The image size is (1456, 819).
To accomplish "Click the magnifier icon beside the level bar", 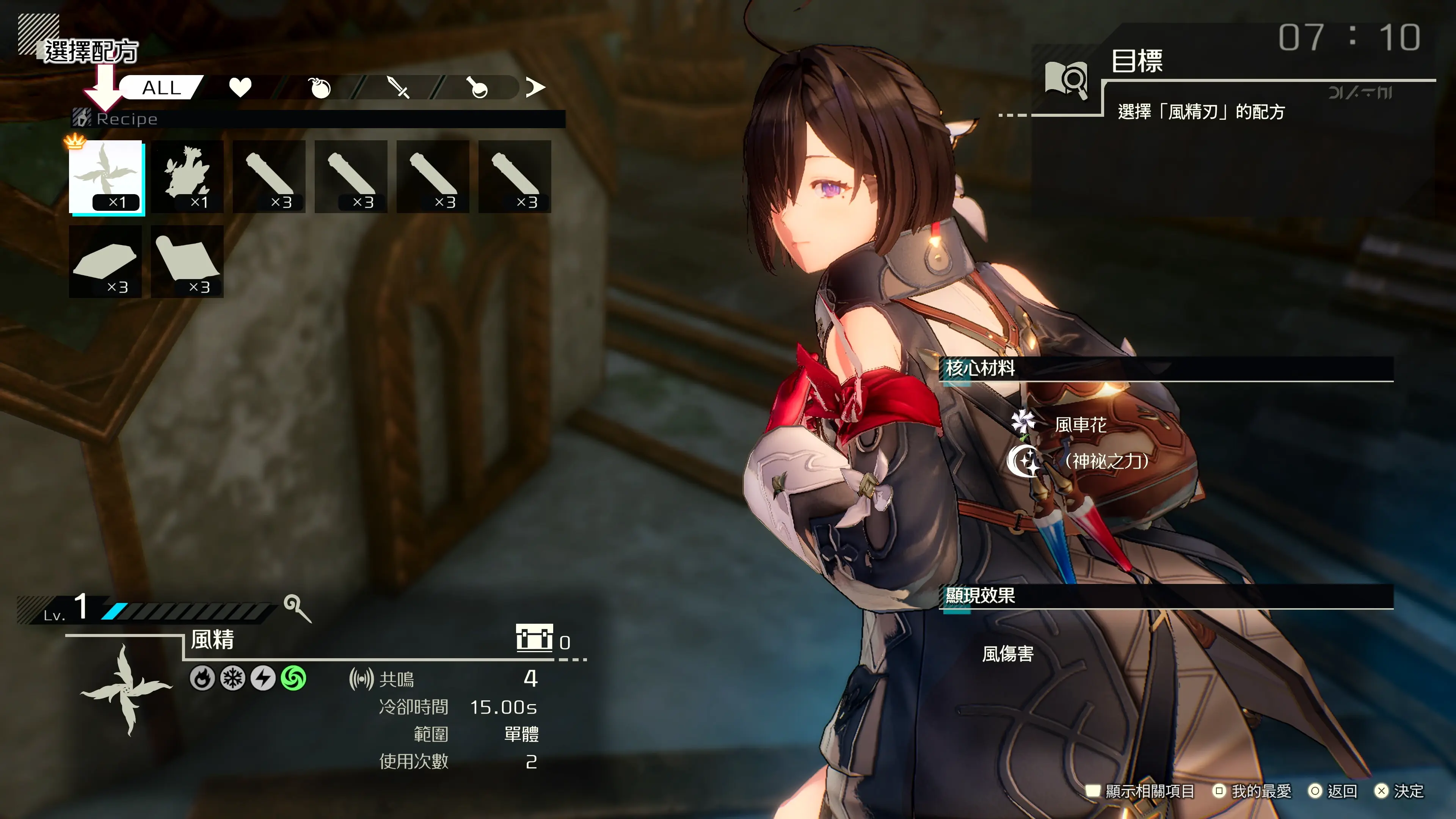I will 297,608.
